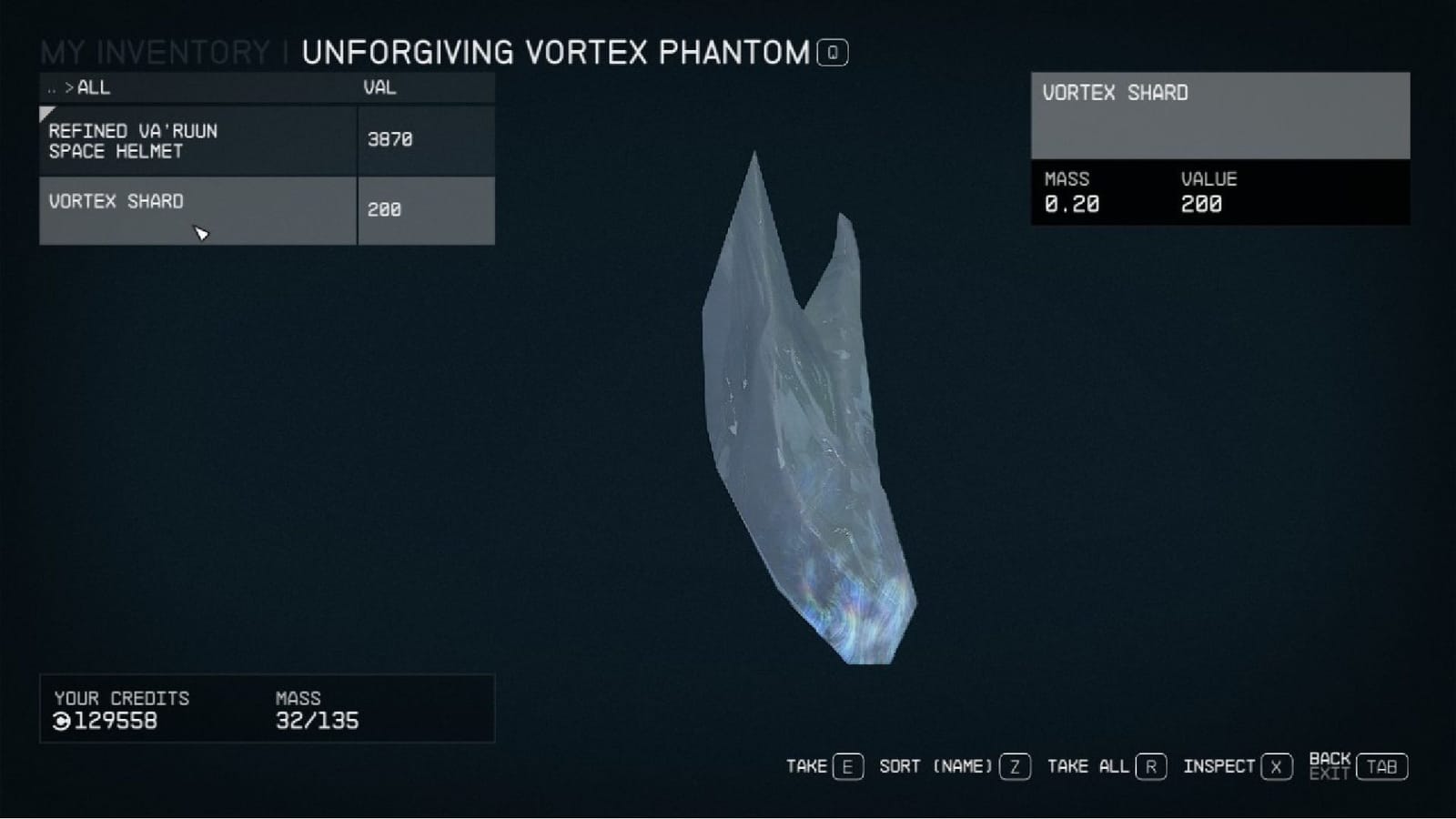The height and width of the screenshot is (819, 1456).
Task: Select the ALL category filter
Action: pyautogui.click(x=93, y=87)
